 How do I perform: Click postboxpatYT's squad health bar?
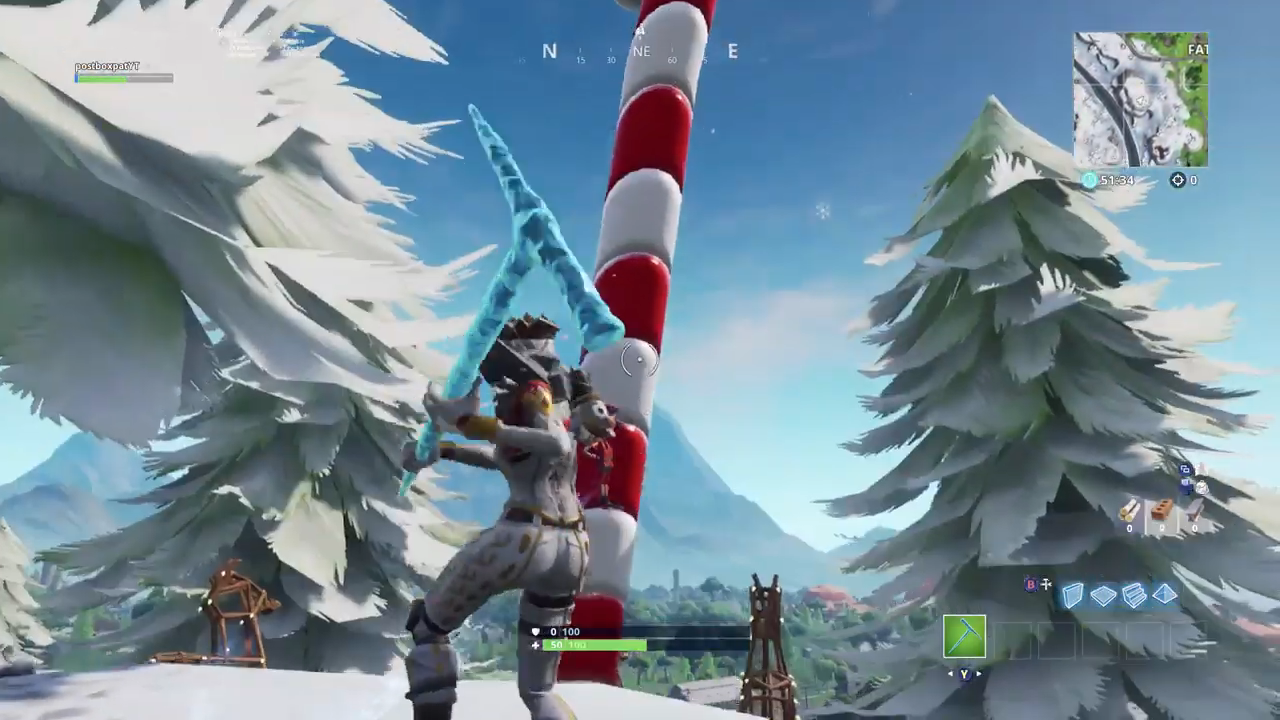pyautogui.click(x=122, y=77)
